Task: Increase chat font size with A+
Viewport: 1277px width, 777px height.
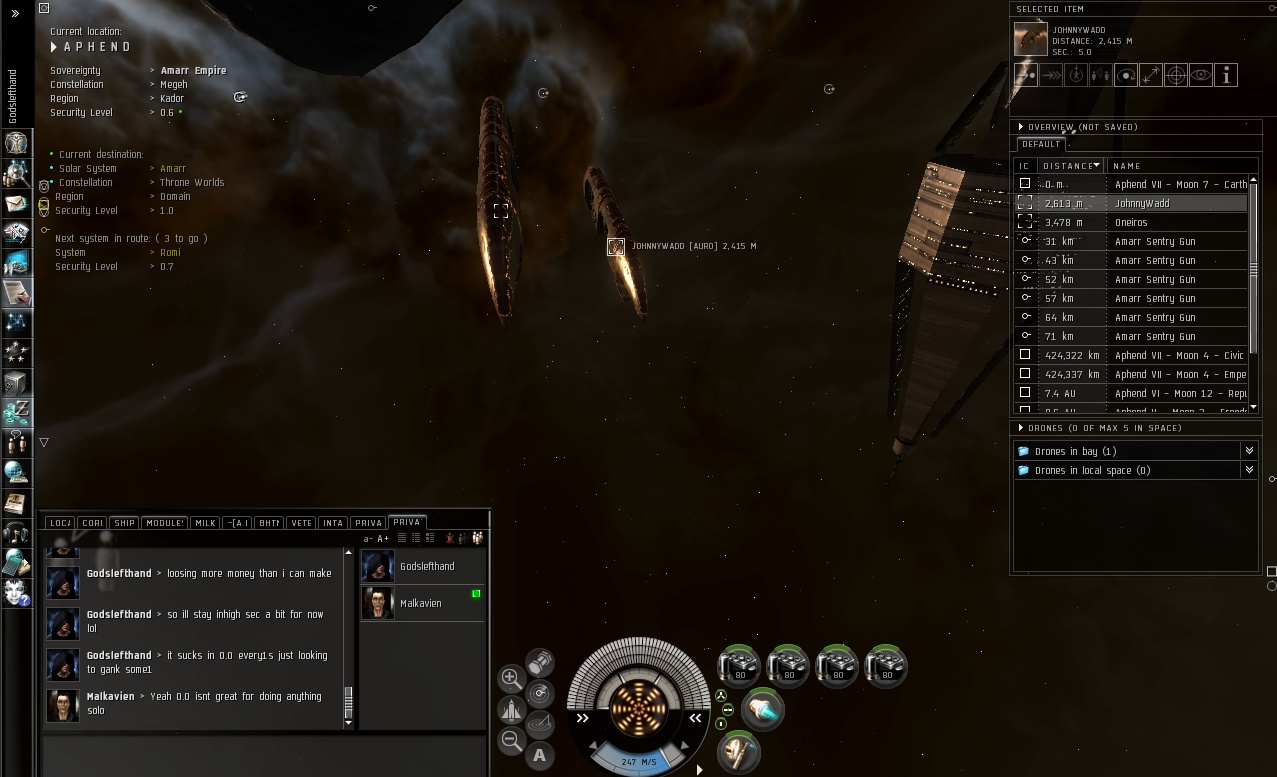Action: (x=383, y=538)
